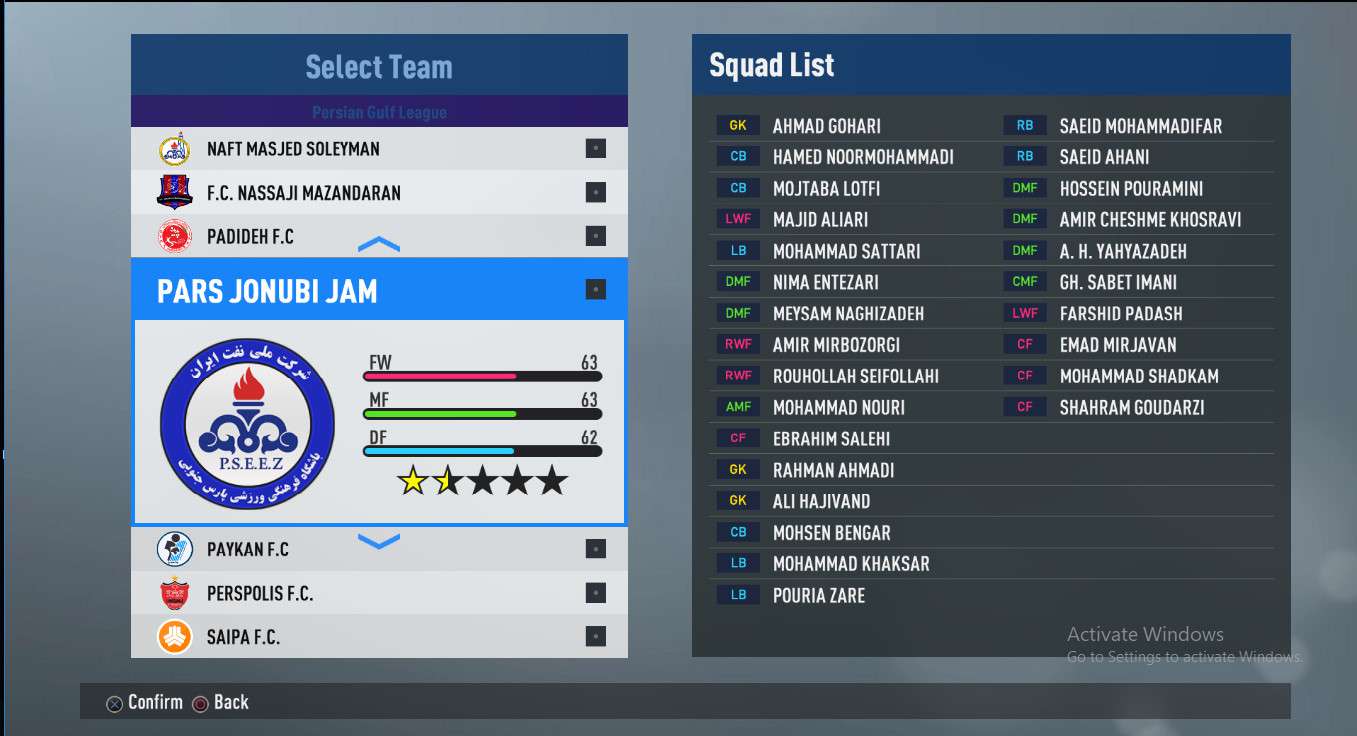Select Ebrahim Salehi squad entry
Viewport: 1357px width, 736px height.
coord(831,439)
